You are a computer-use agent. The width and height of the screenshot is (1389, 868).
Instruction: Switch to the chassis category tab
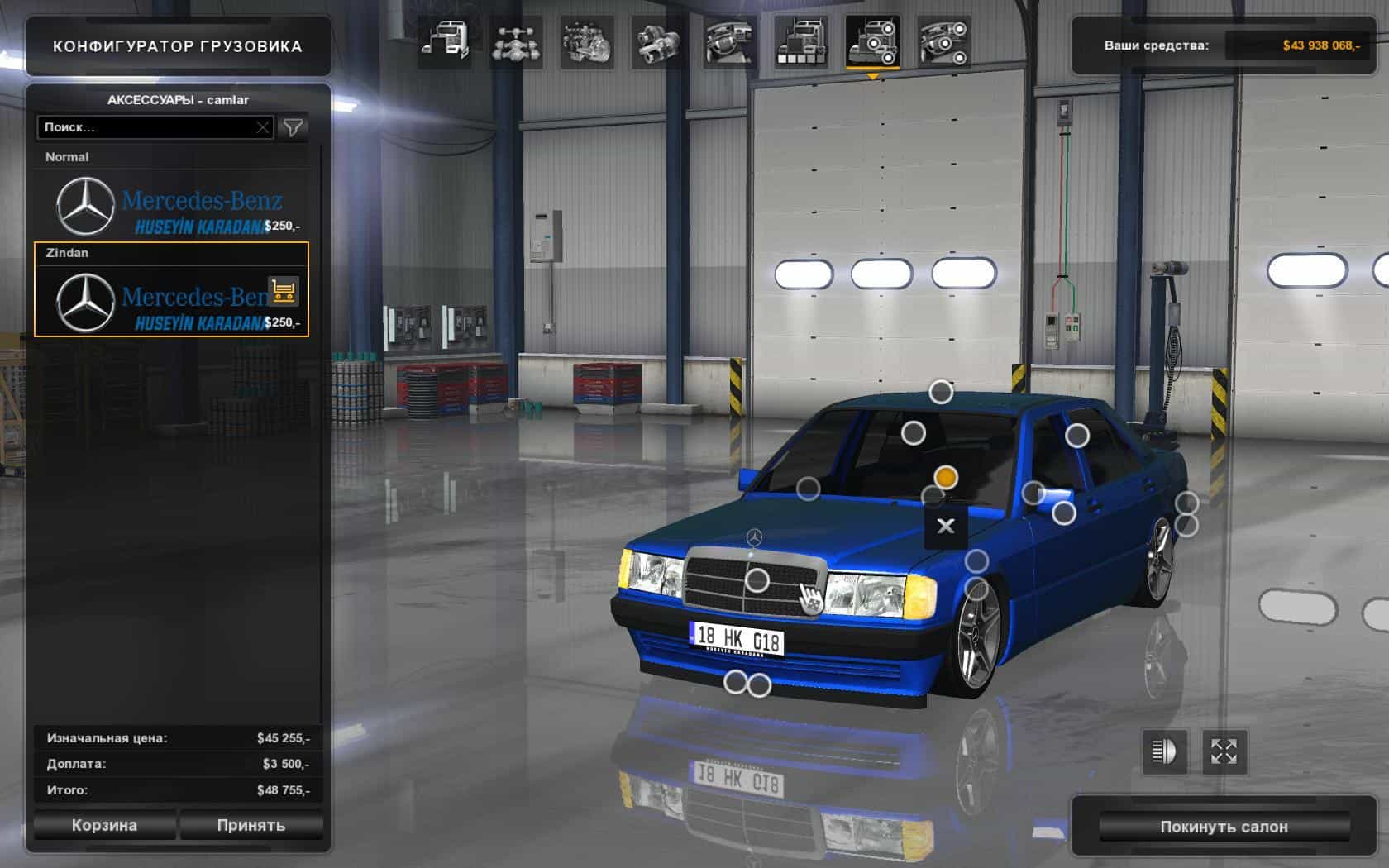(x=516, y=41)
